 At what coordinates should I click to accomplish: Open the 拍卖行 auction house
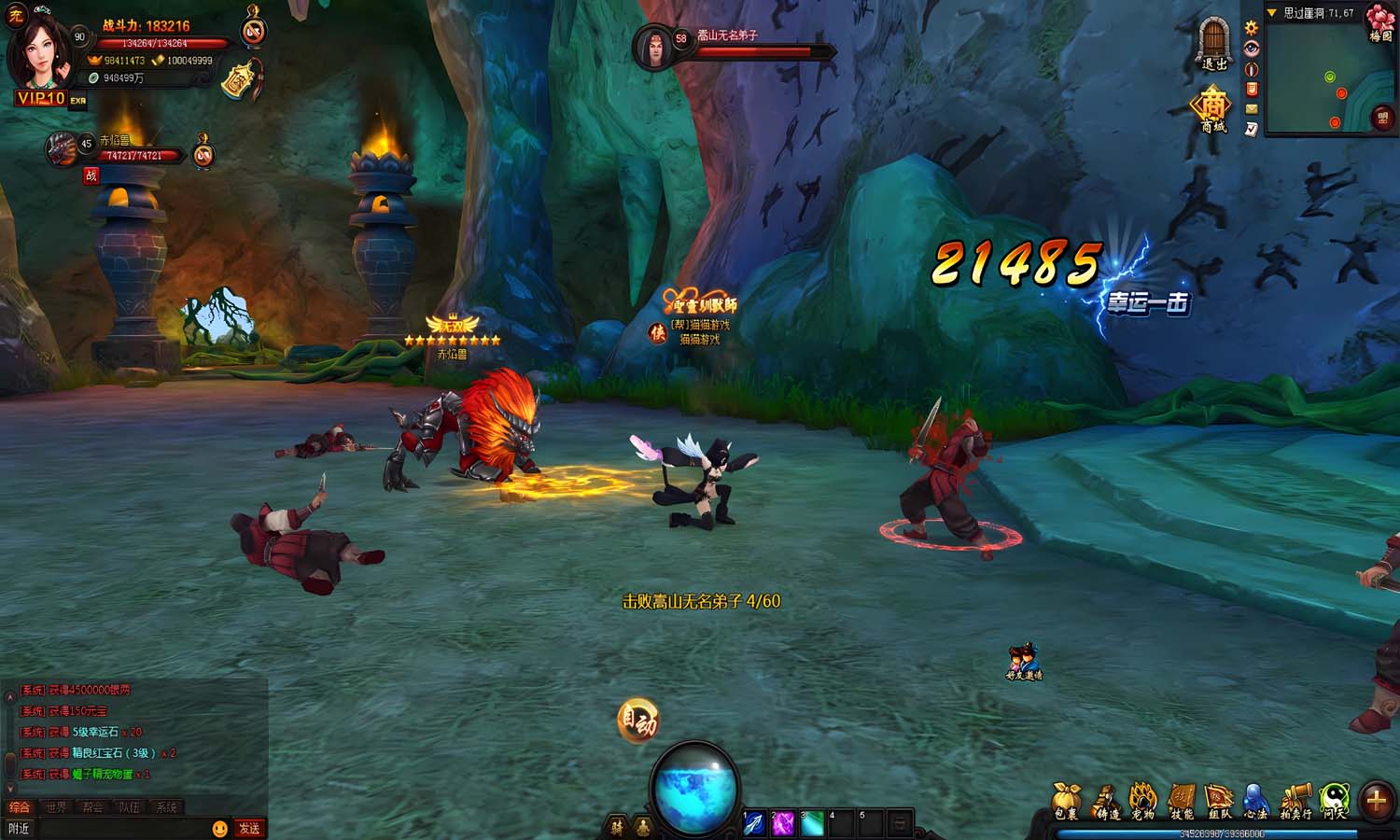1295,800
